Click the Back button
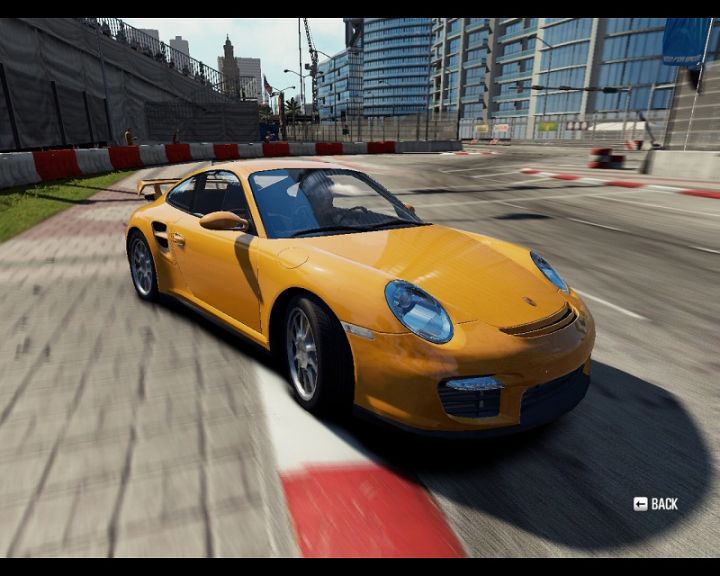 click(x=656, y=504)
